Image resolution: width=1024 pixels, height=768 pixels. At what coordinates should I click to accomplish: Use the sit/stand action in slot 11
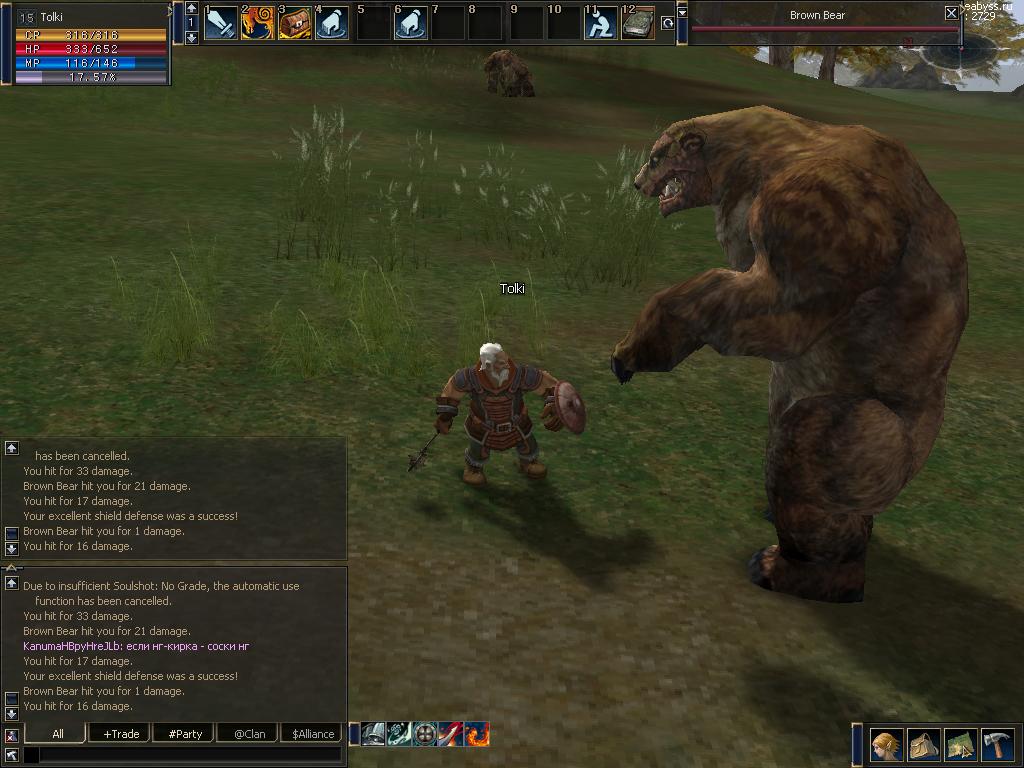pyautogui.click(x=600, y=23)
